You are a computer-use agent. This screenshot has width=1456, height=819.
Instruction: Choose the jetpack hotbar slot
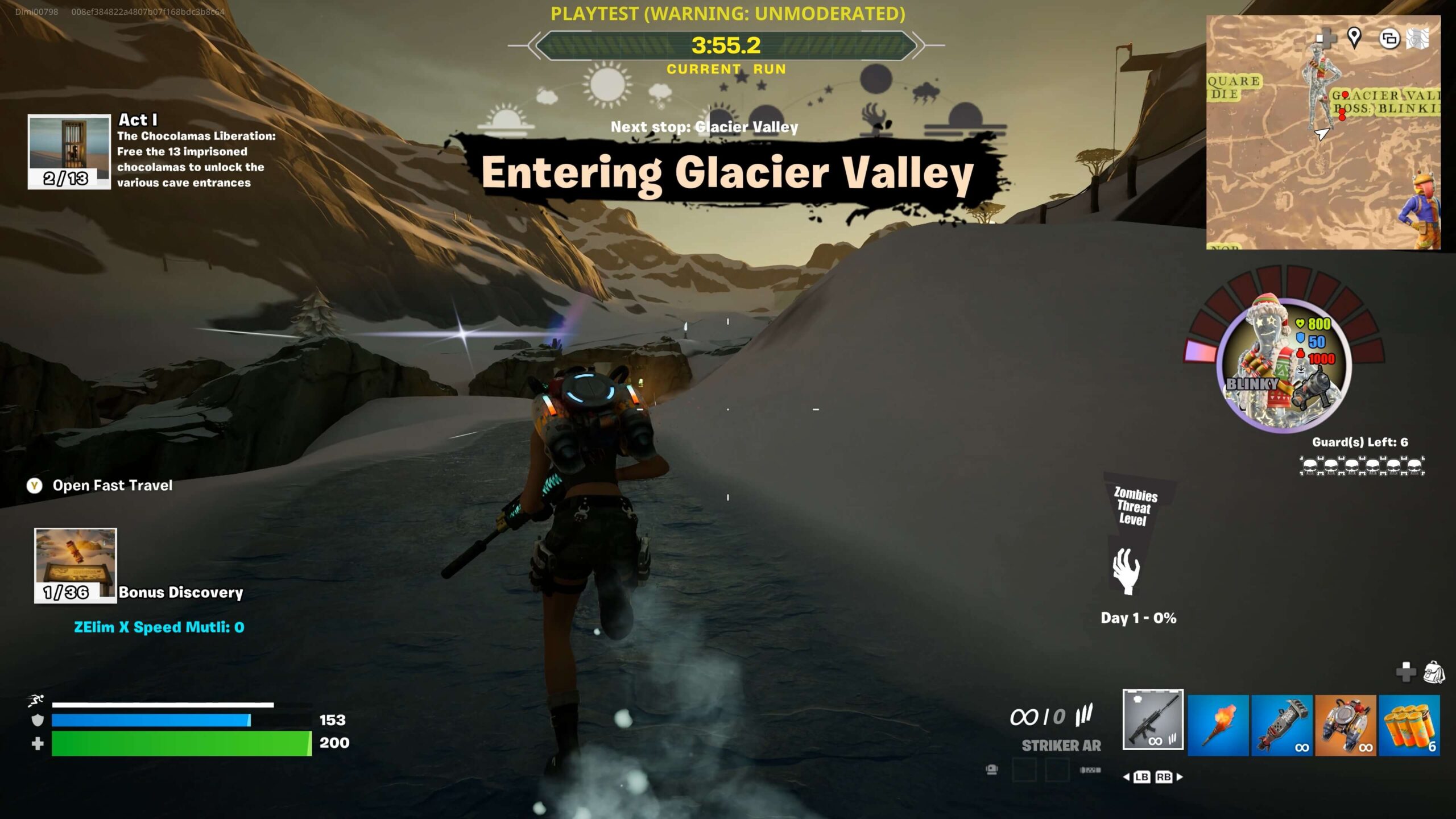click(1345, 725)
